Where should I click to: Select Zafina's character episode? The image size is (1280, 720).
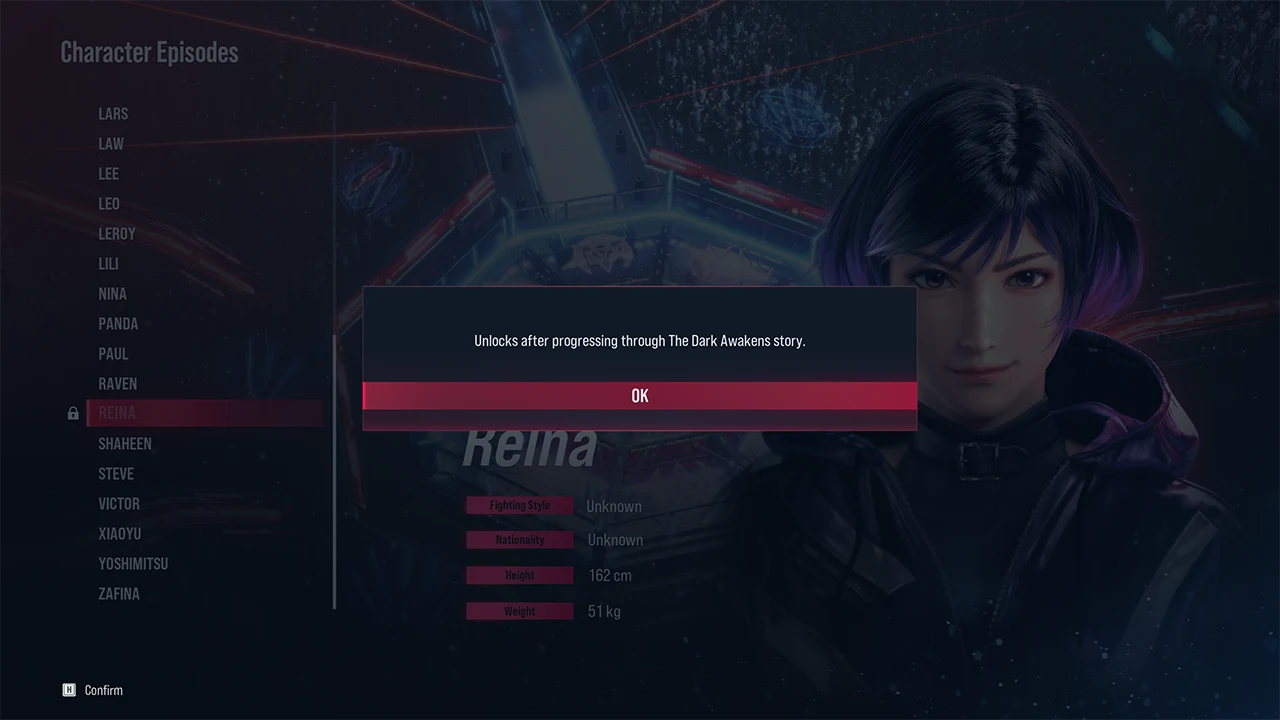[119, 594]
